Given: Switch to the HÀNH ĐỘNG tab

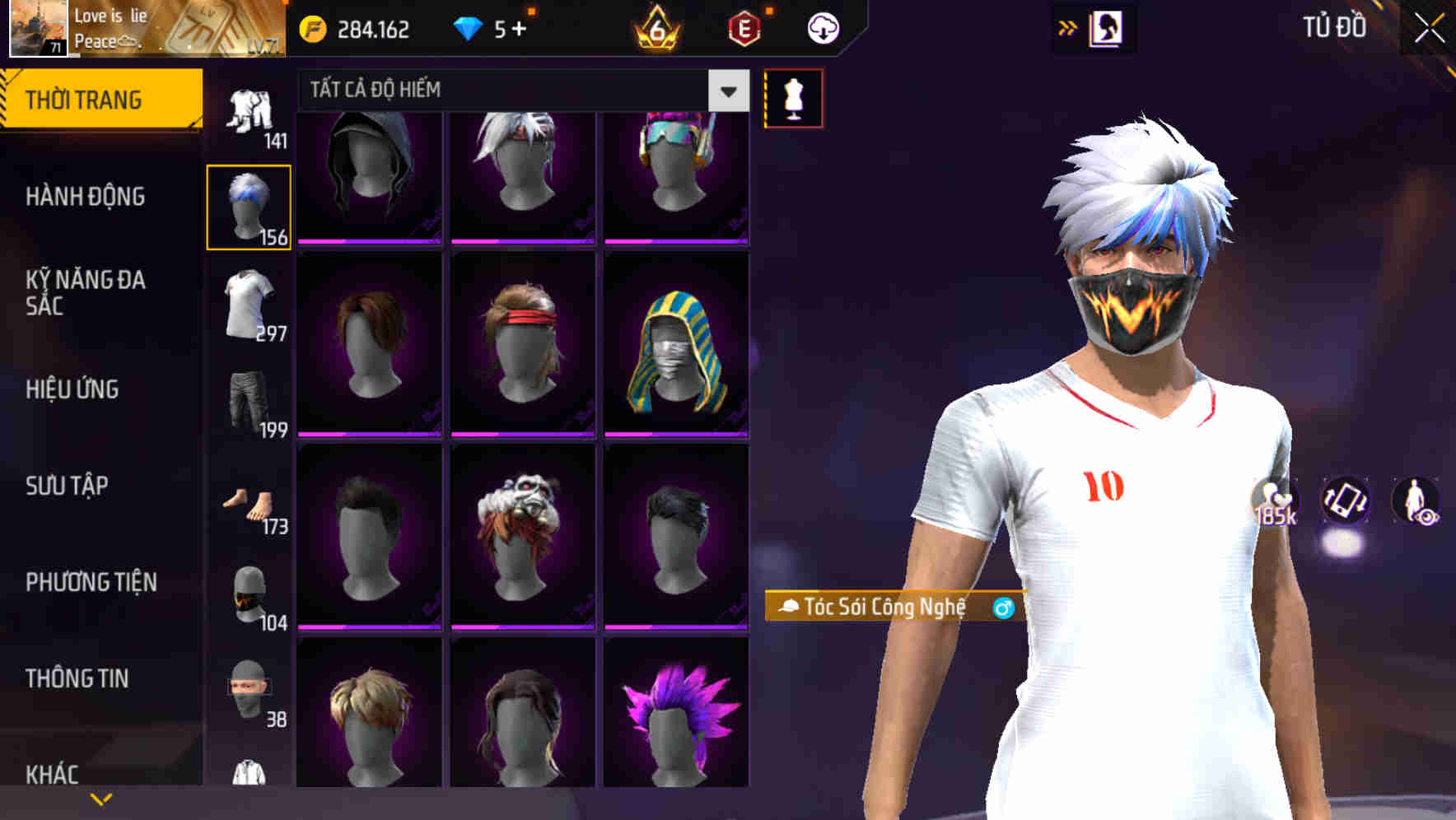Looking at the screenshot, I should [84, 197].
